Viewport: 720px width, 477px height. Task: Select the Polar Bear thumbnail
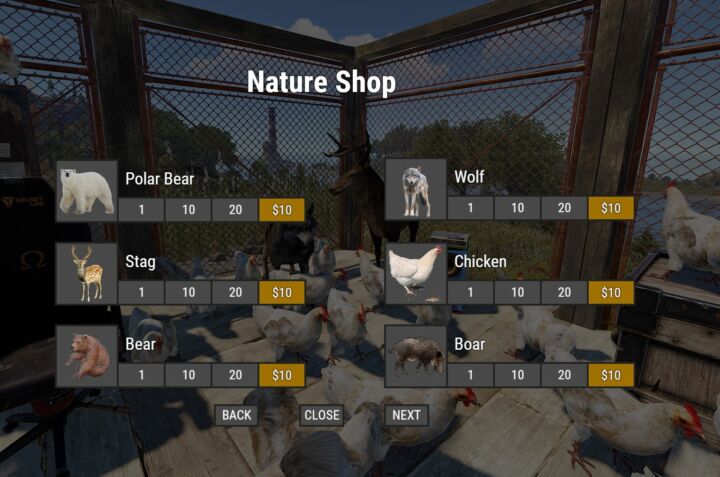click(87, 190)
